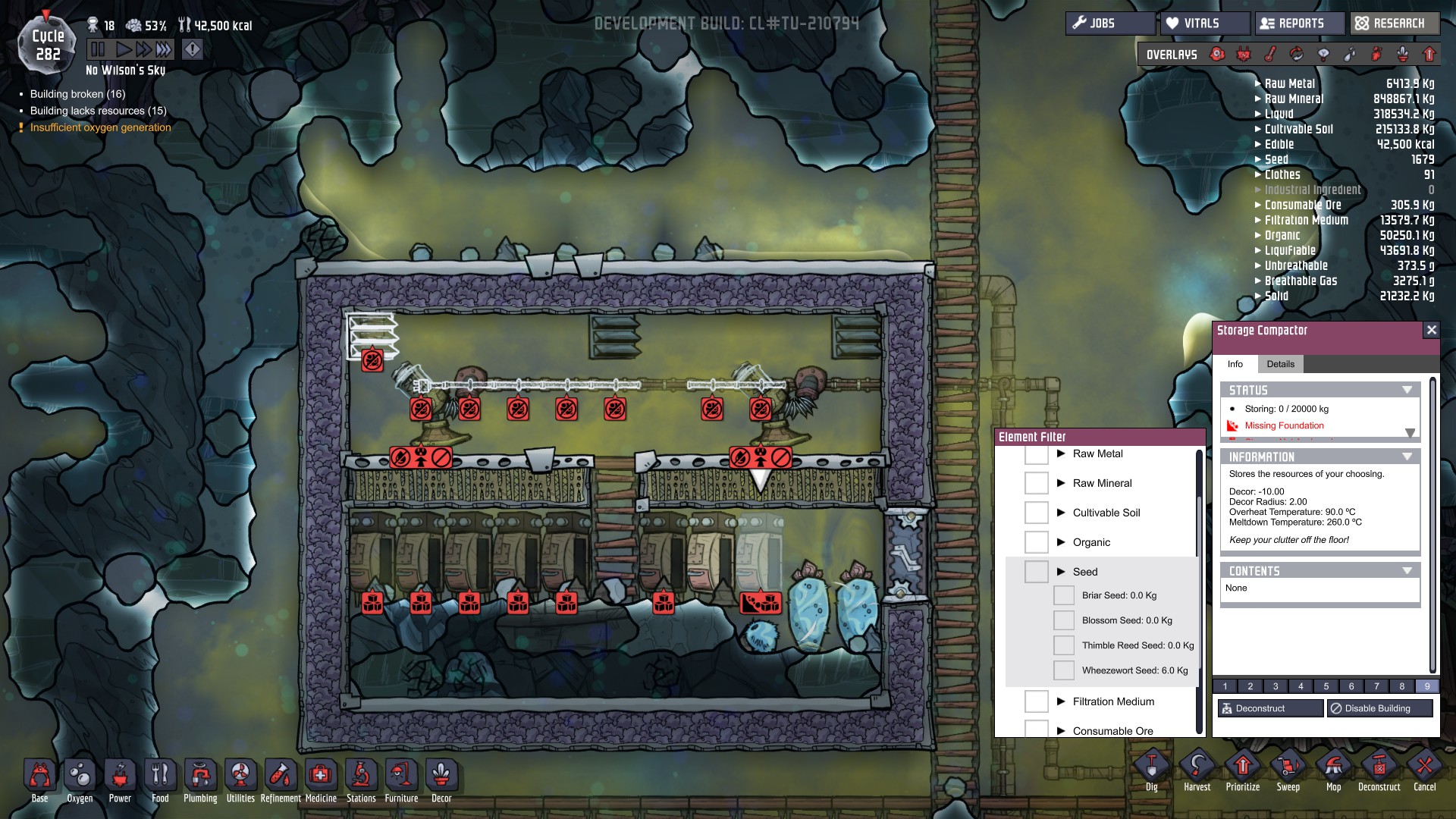Image resolution: width=1456 pixels, height=819 pixels.
Task: Pause the game simulation
Action: coord(98,50)
